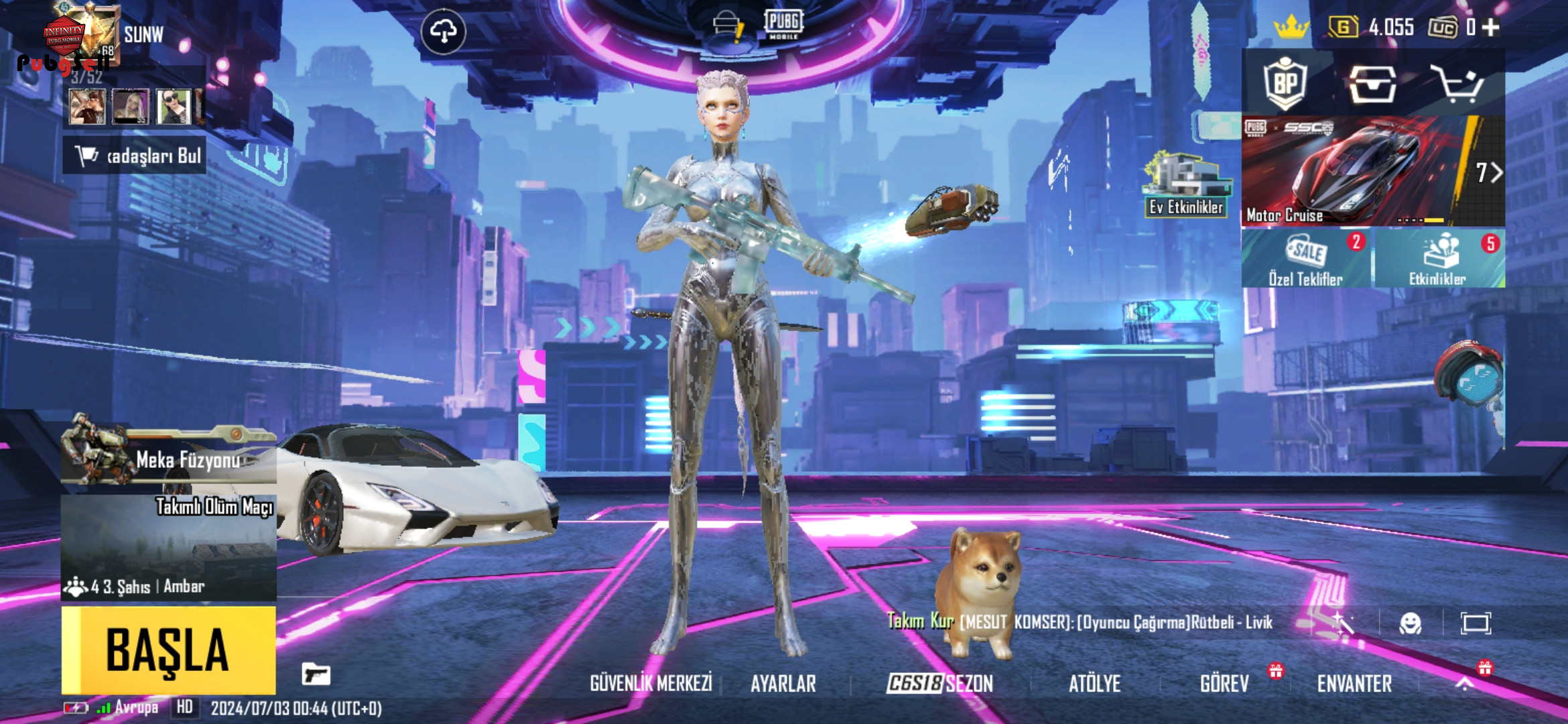
Task: Open the shopping cart store
Action: click(1456, 84)
